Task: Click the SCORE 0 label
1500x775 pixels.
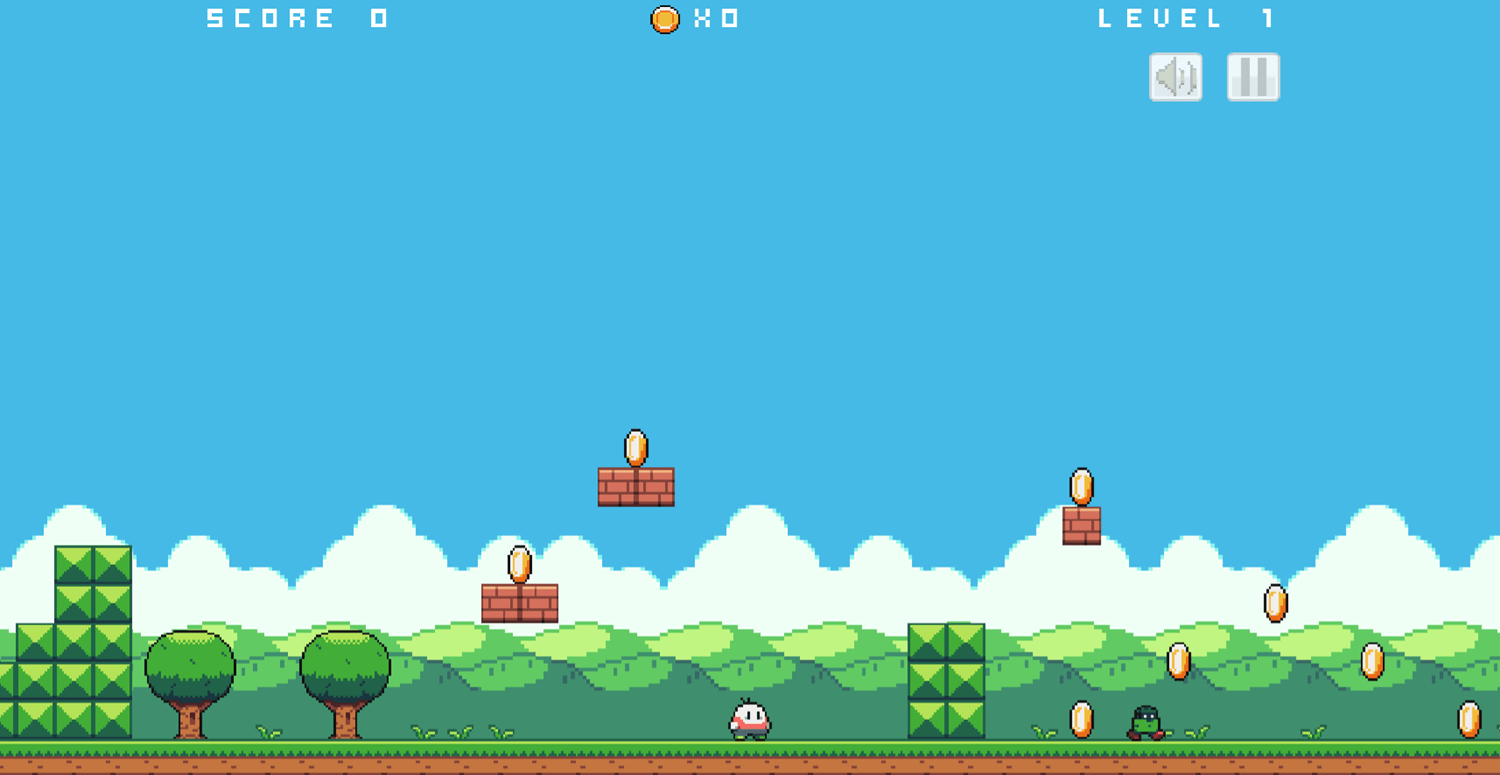Action: click(295, 17)
